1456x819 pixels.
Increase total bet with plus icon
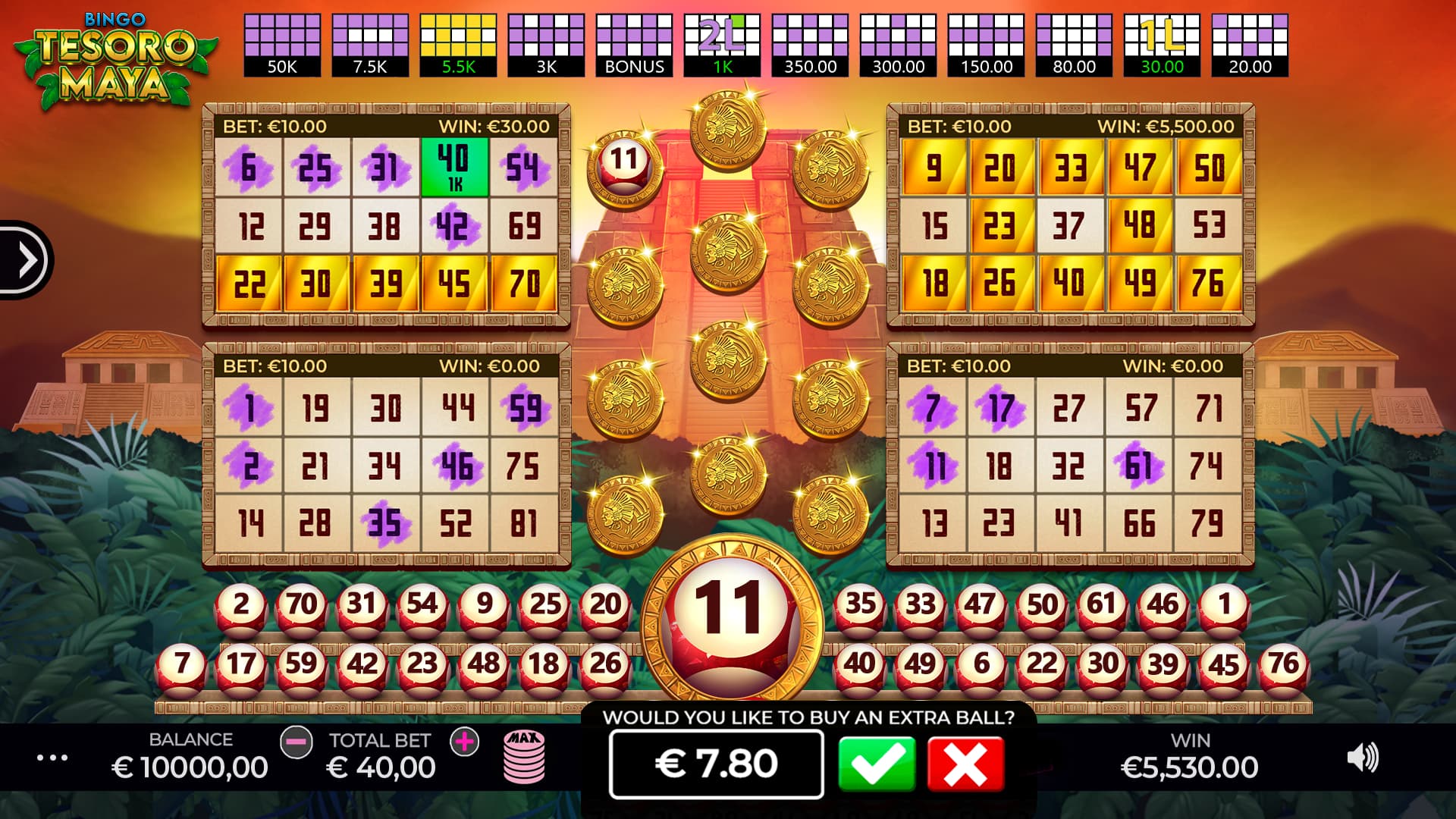click(463, 742)
